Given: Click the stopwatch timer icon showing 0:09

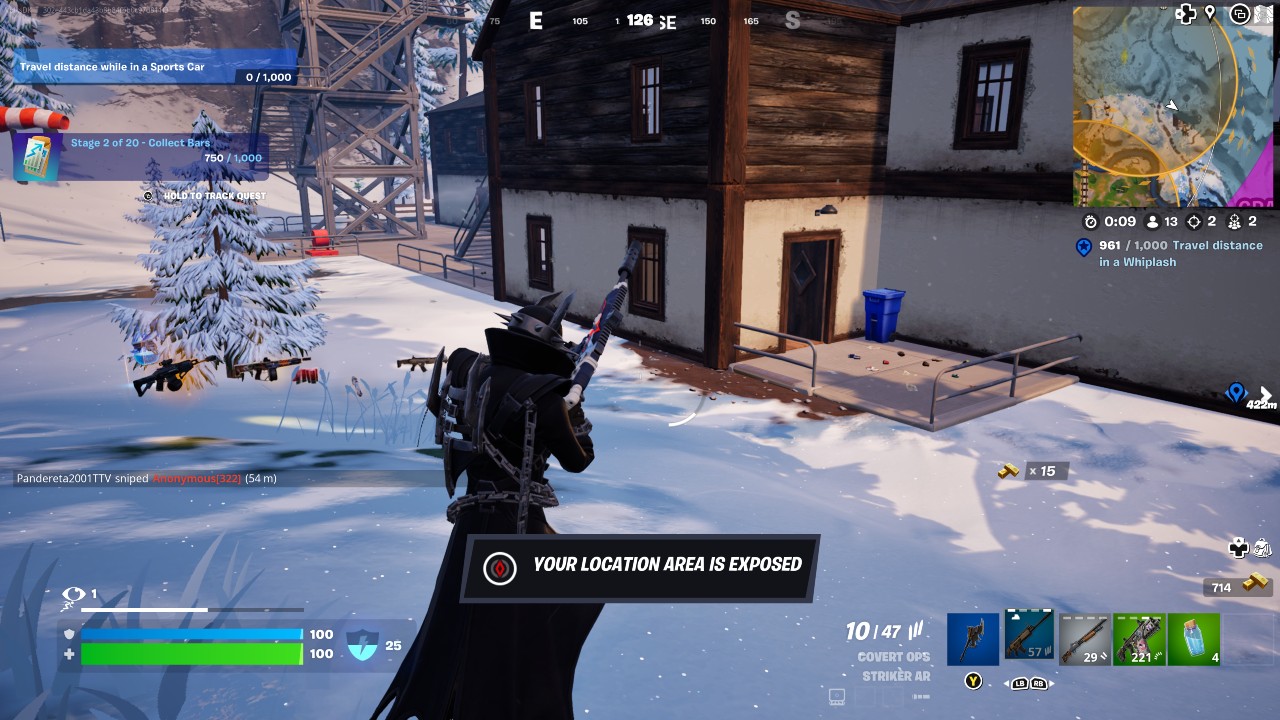Looking at the screenshot, I should tap(1090, 220).
